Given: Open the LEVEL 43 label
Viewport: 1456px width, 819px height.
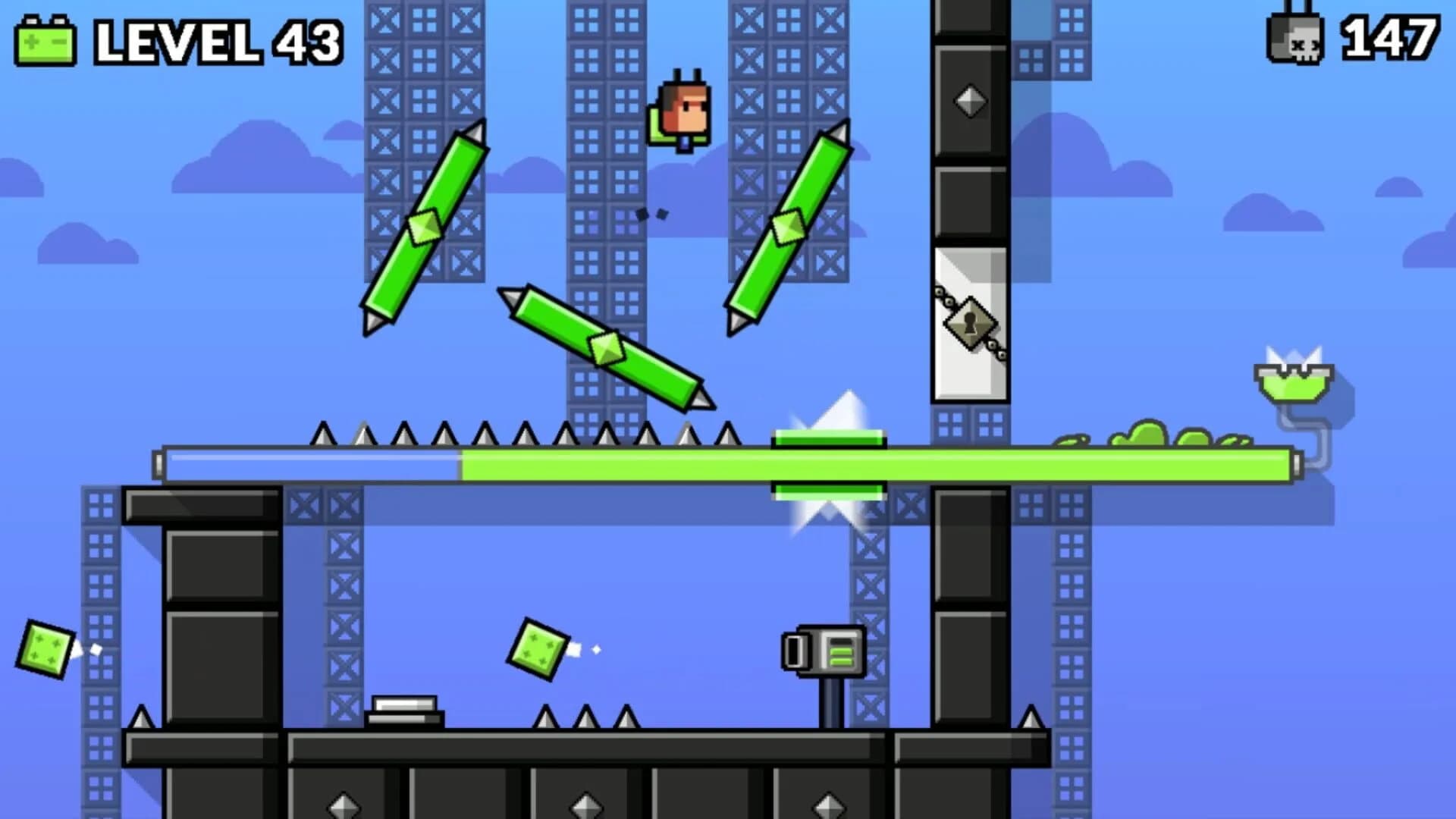Looking at the screenshot, I should (216, 43).
